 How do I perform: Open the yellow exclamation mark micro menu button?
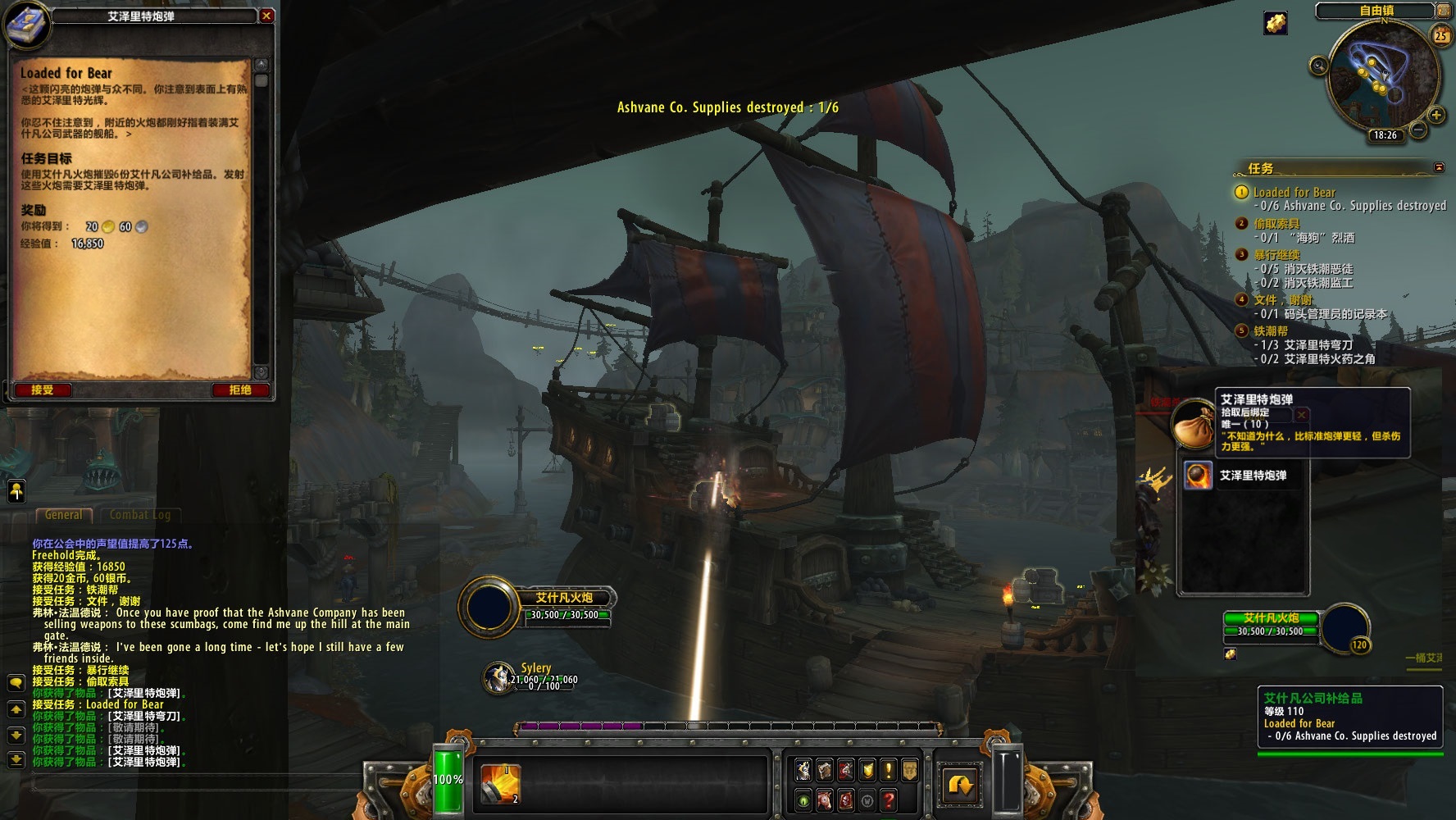[x=888, y=770]
